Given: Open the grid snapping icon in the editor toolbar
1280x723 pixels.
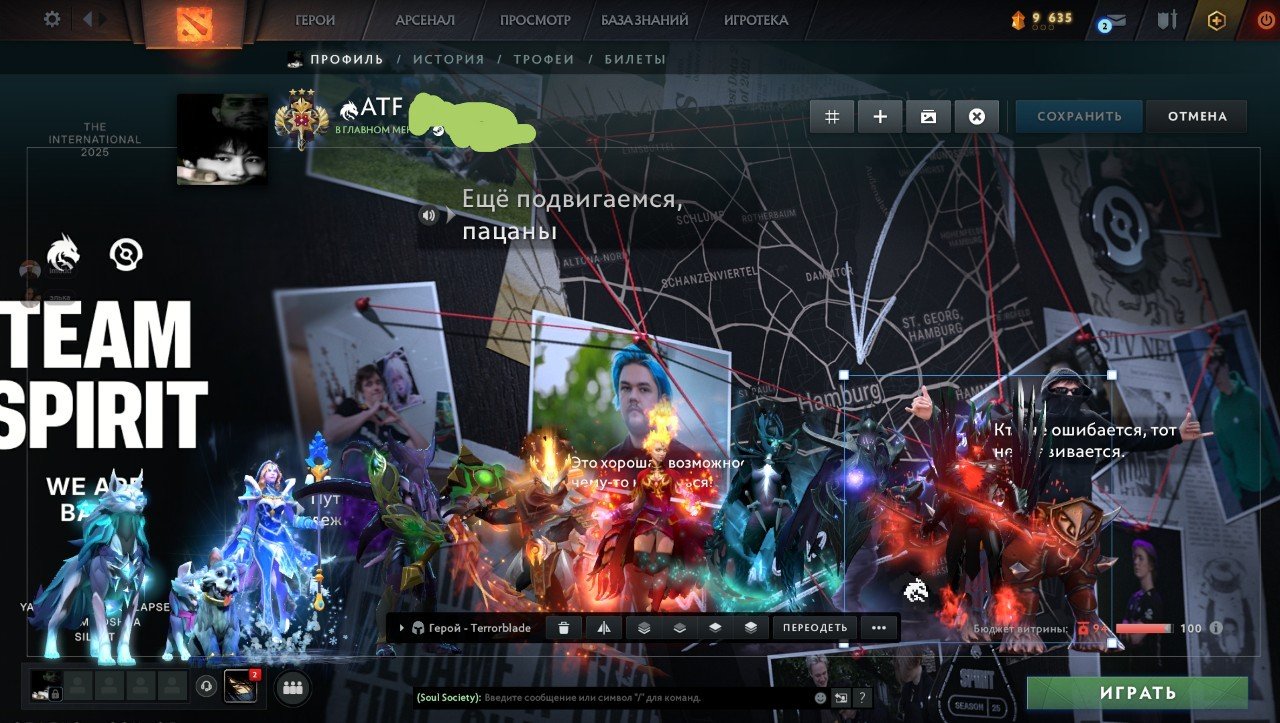Looking at the screenshot, I should 831,116.
